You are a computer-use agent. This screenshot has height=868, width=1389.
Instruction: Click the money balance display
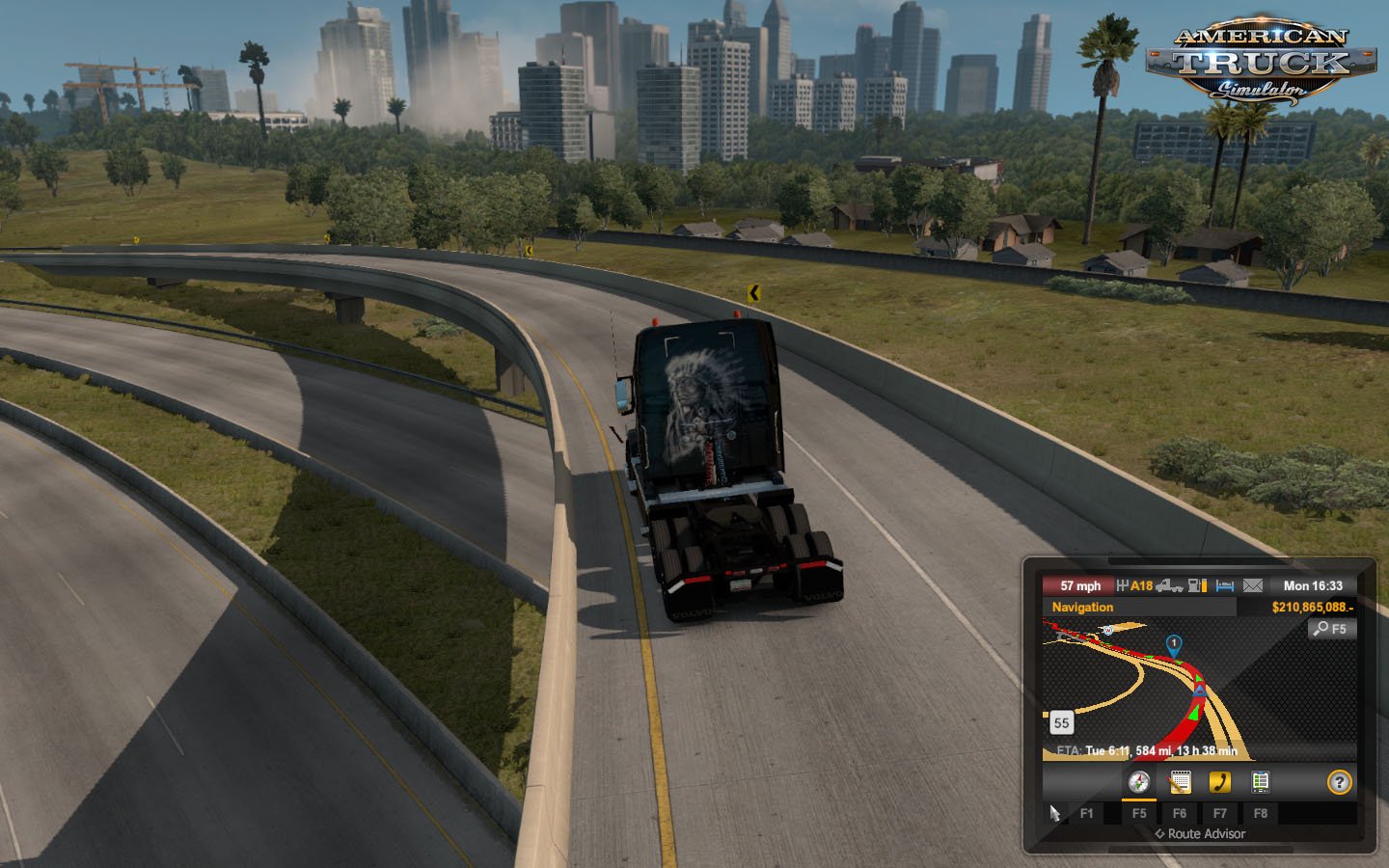[x=1314, y=608]
